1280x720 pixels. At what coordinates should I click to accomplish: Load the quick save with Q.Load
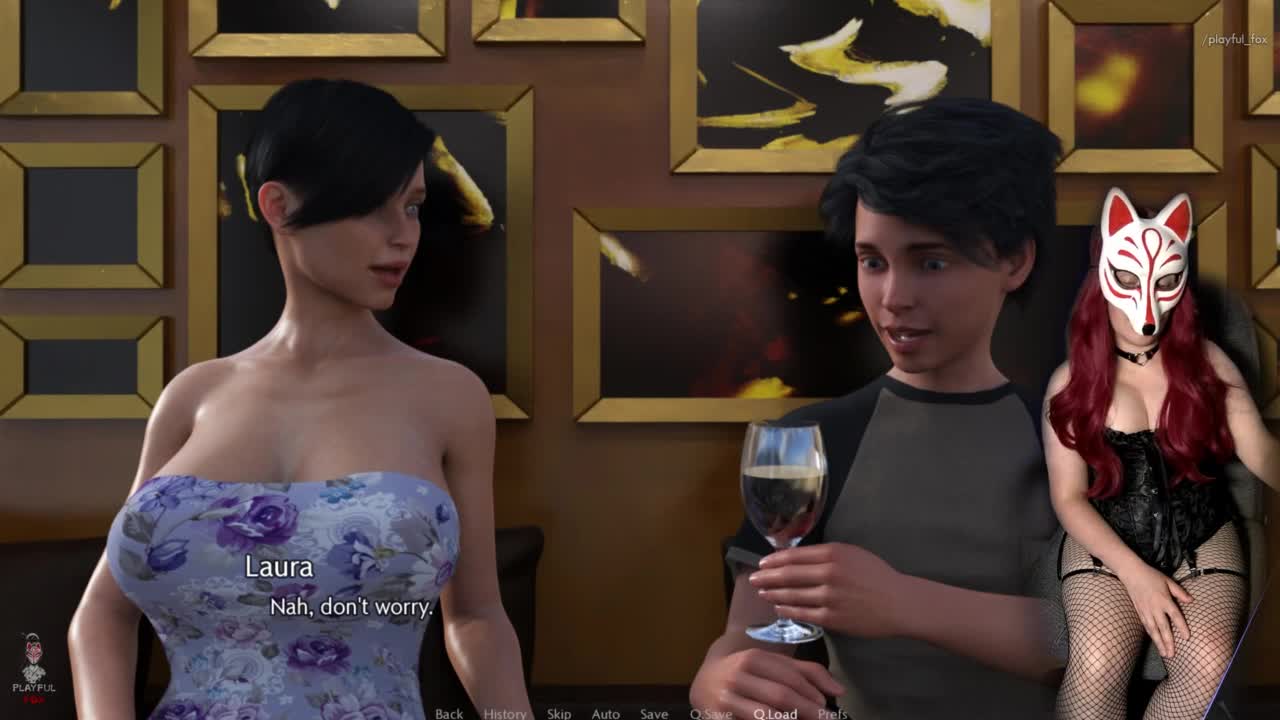coord(775,713)
